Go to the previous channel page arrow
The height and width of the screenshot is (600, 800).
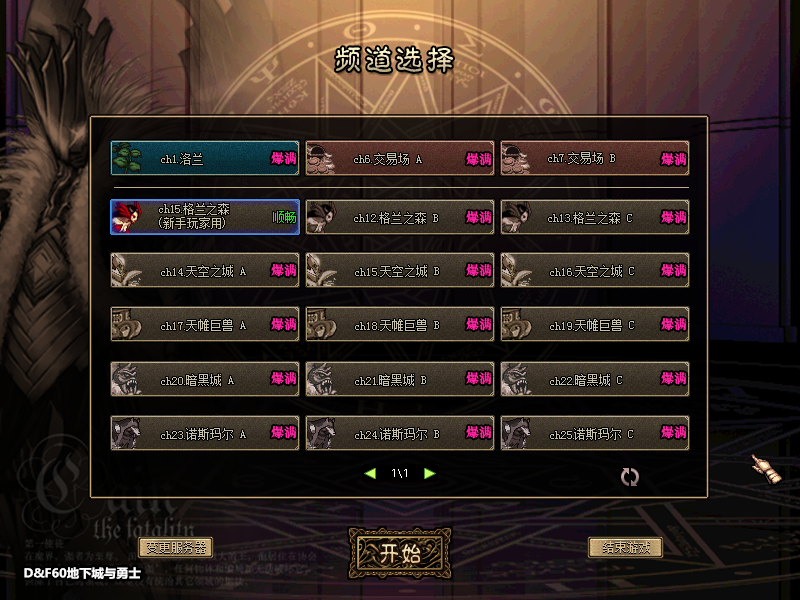click(x=370, y=473)
